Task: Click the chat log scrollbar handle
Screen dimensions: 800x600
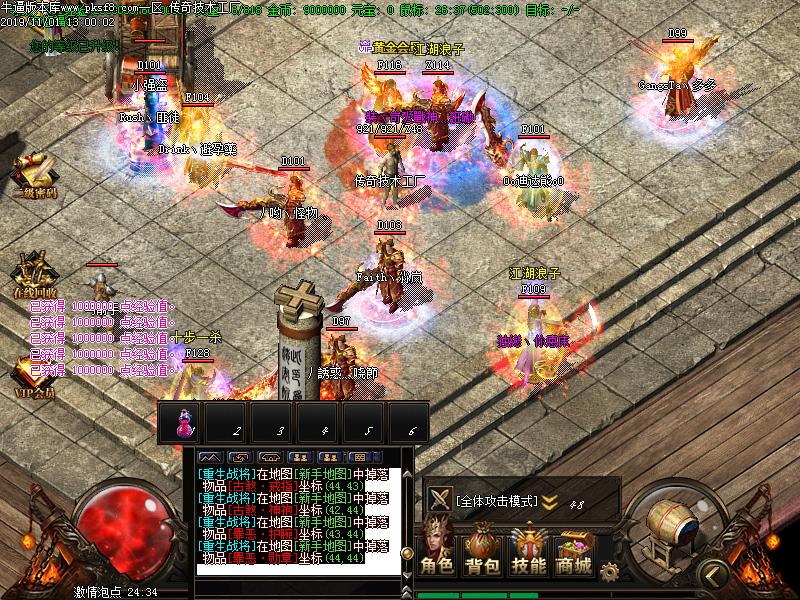Action: coord(407,553)
